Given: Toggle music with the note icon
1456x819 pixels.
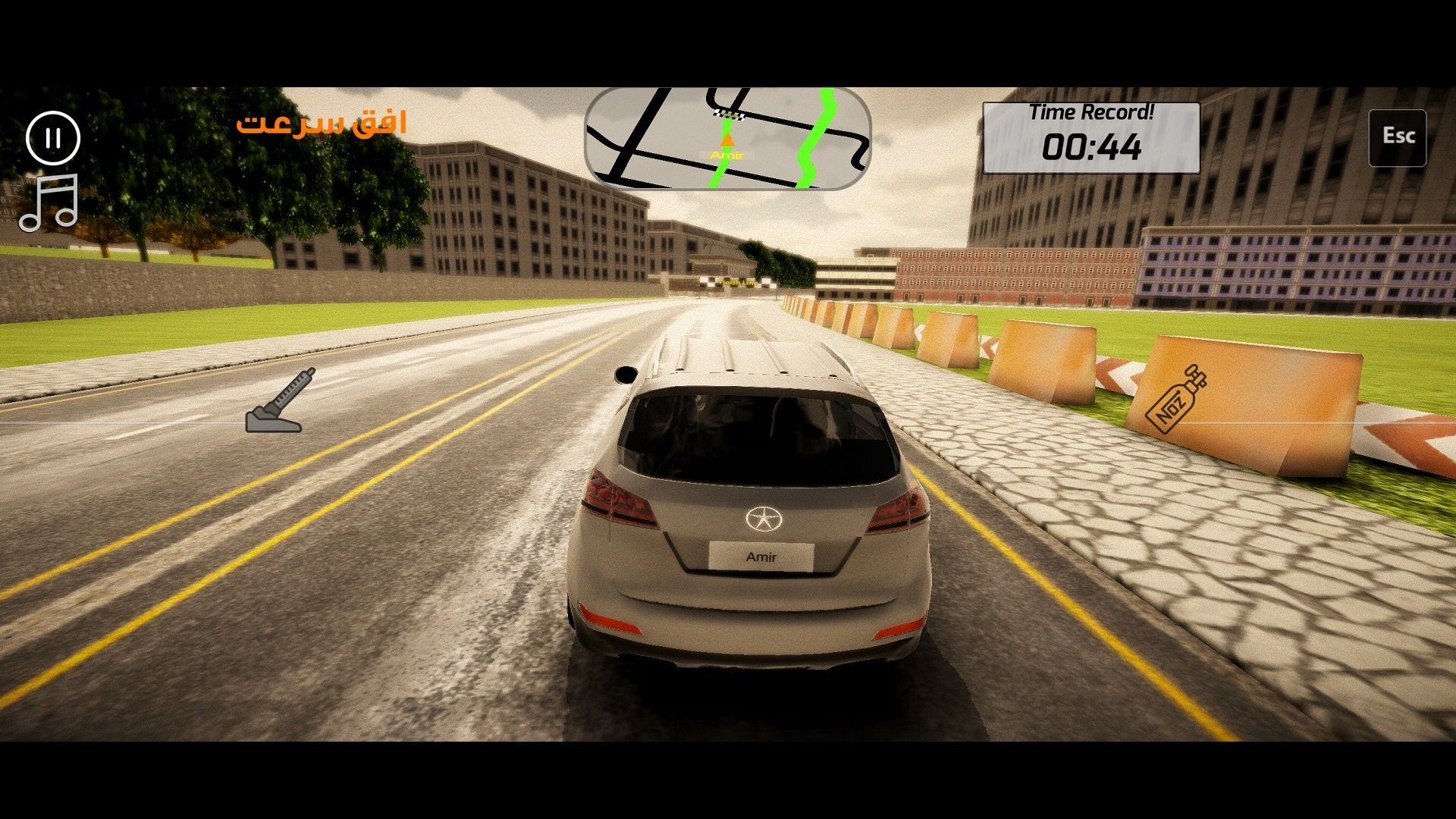Looking at the screenshot, I should (x=49, y=202).
